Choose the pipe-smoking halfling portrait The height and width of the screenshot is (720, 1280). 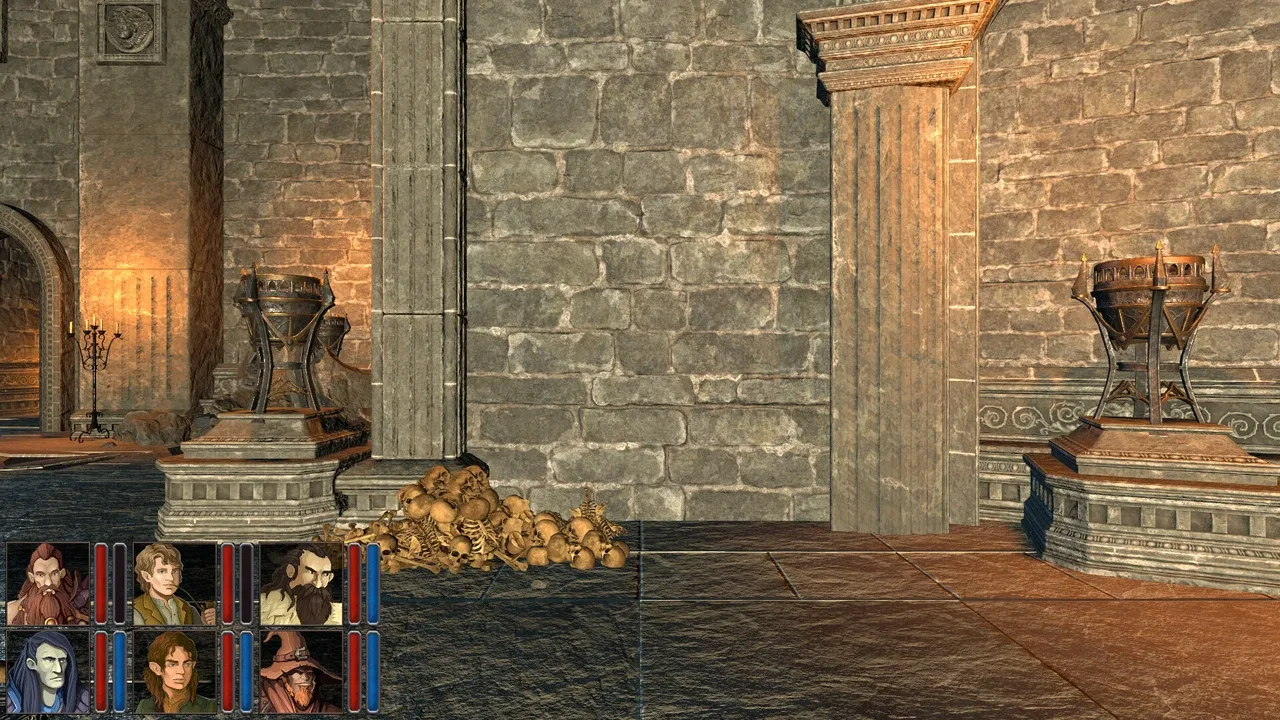click(x=174, y=584)
